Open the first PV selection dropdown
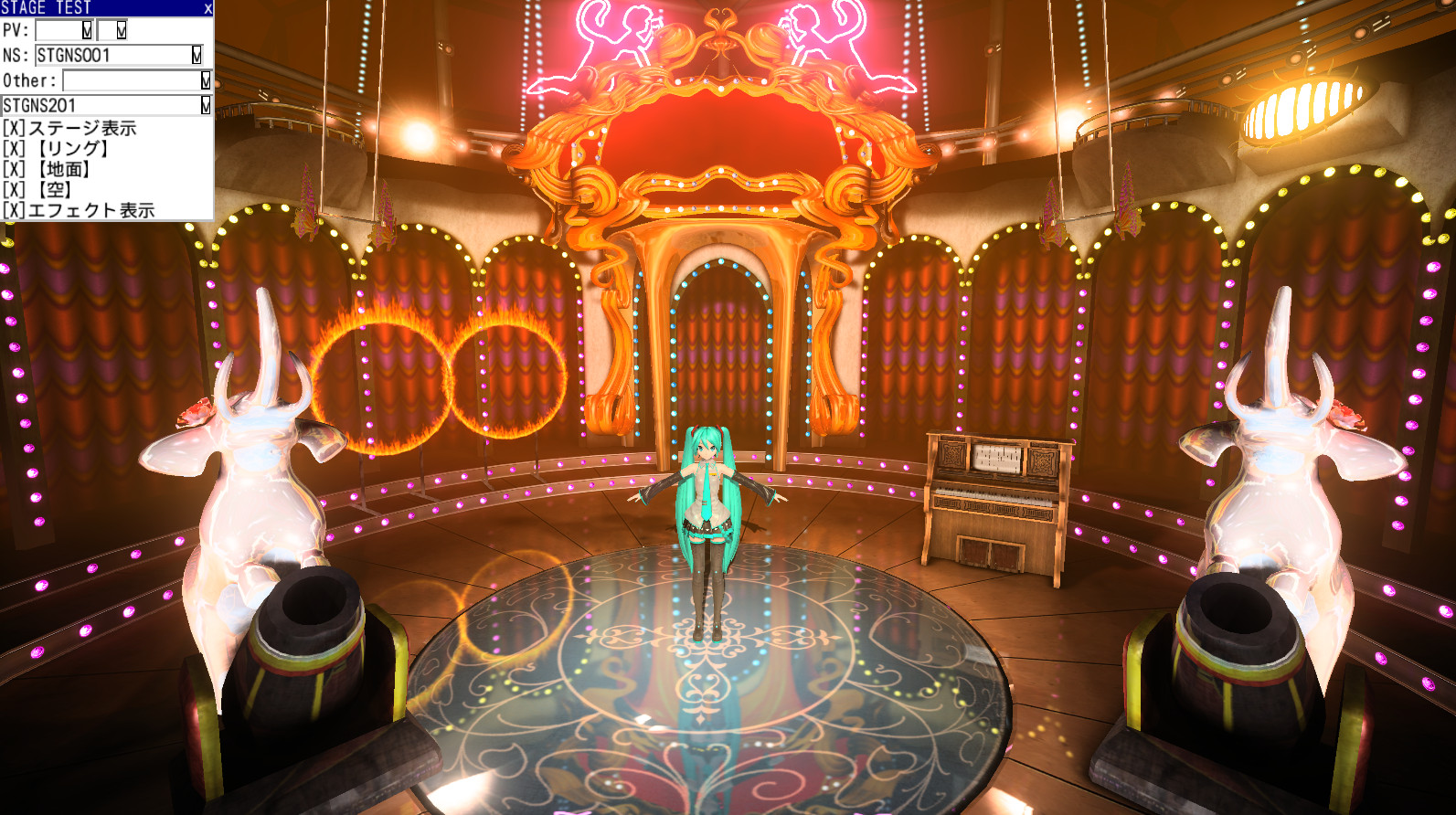 [85, 30]
